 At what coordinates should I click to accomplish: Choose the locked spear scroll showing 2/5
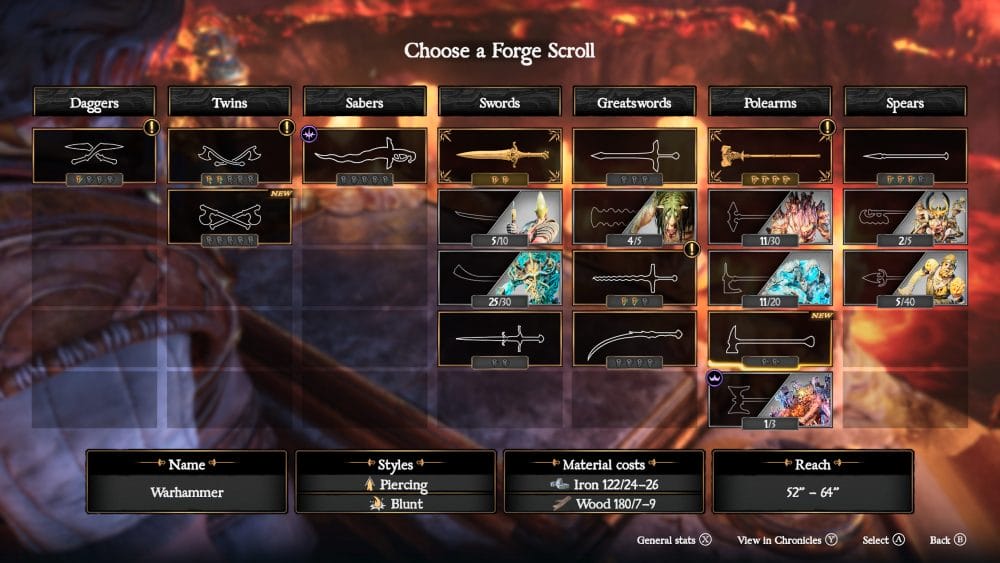[905, 217]
